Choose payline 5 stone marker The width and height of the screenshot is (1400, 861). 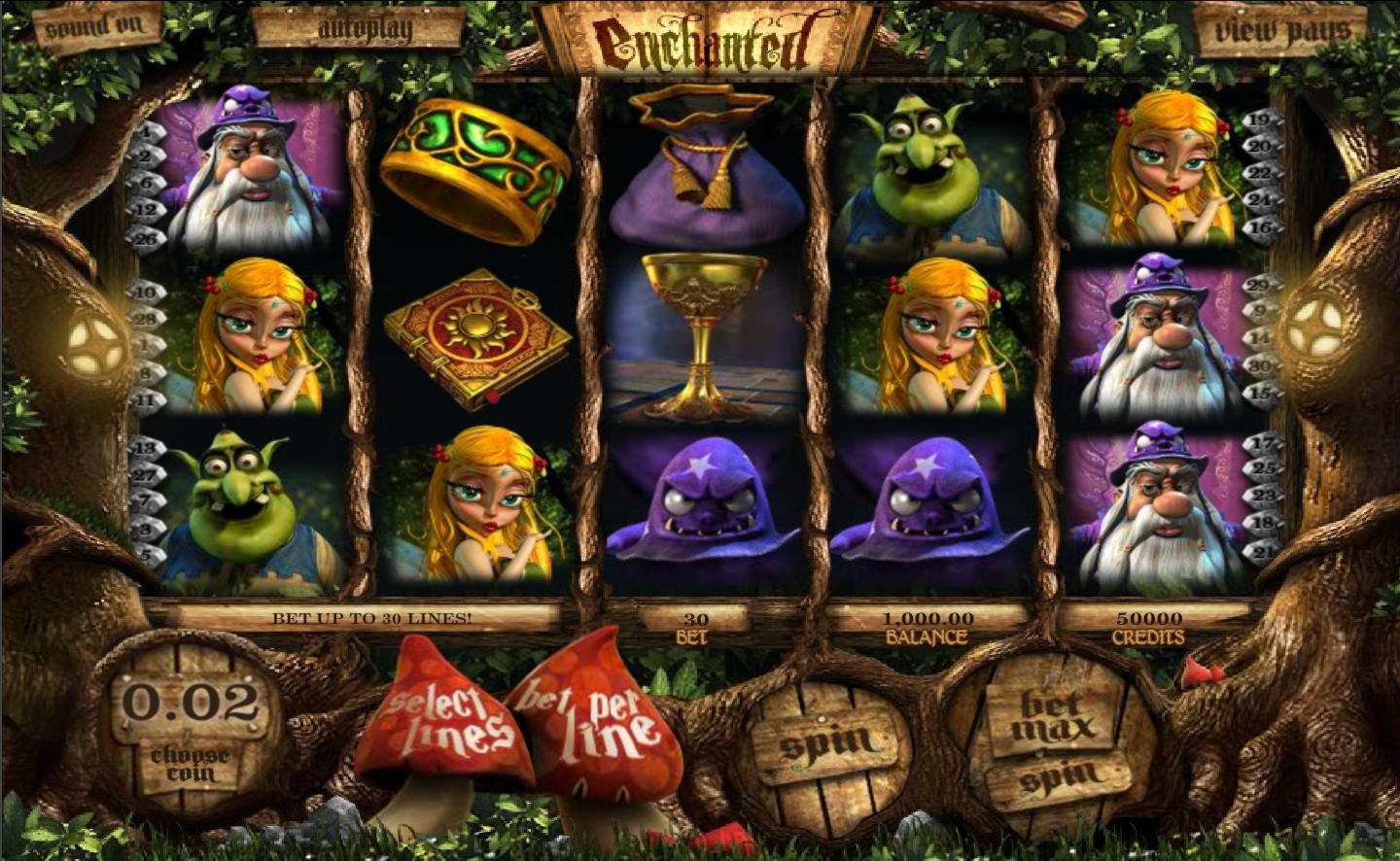148,555
